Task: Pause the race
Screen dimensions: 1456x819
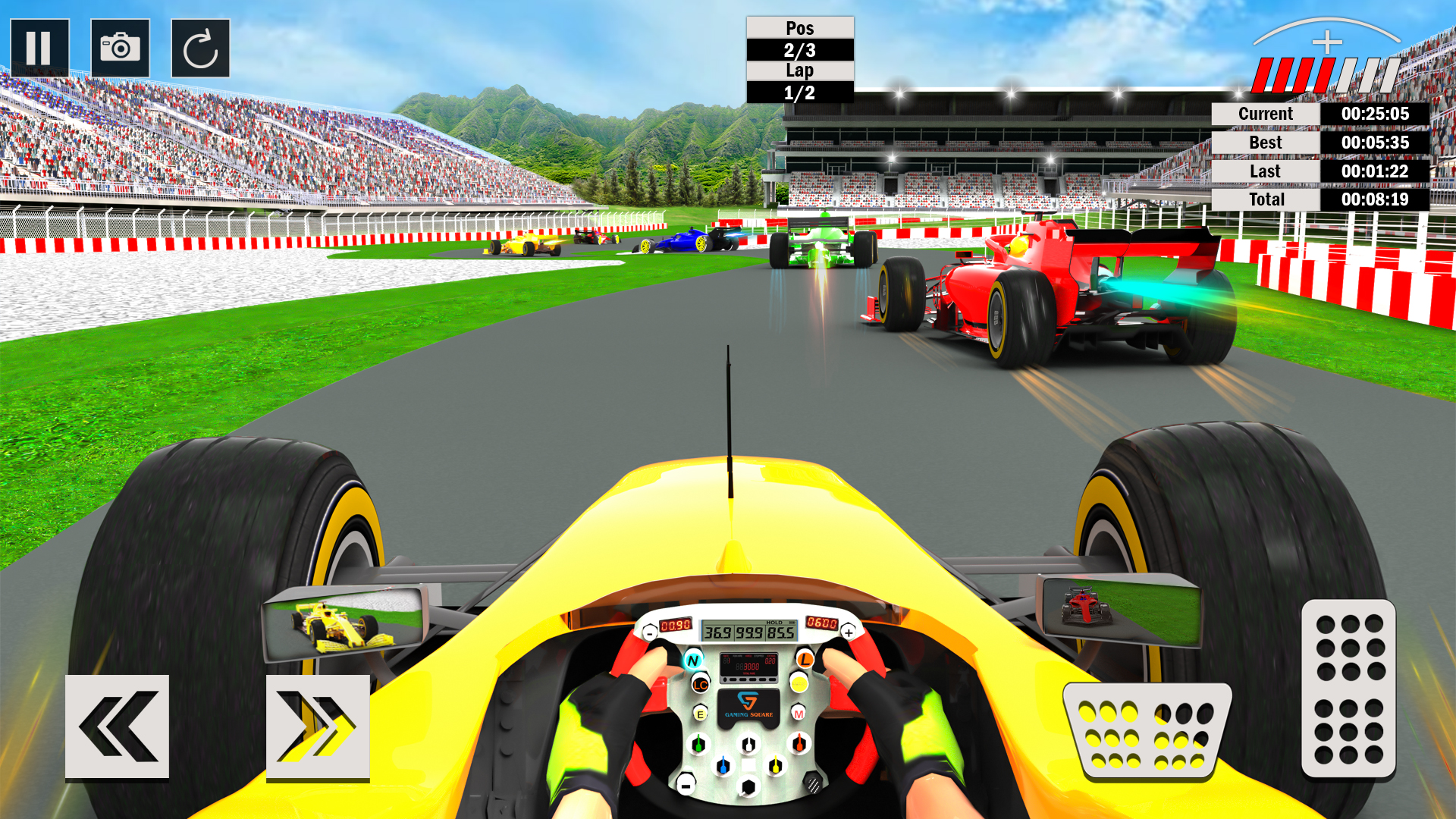Action: pos(42,49)
